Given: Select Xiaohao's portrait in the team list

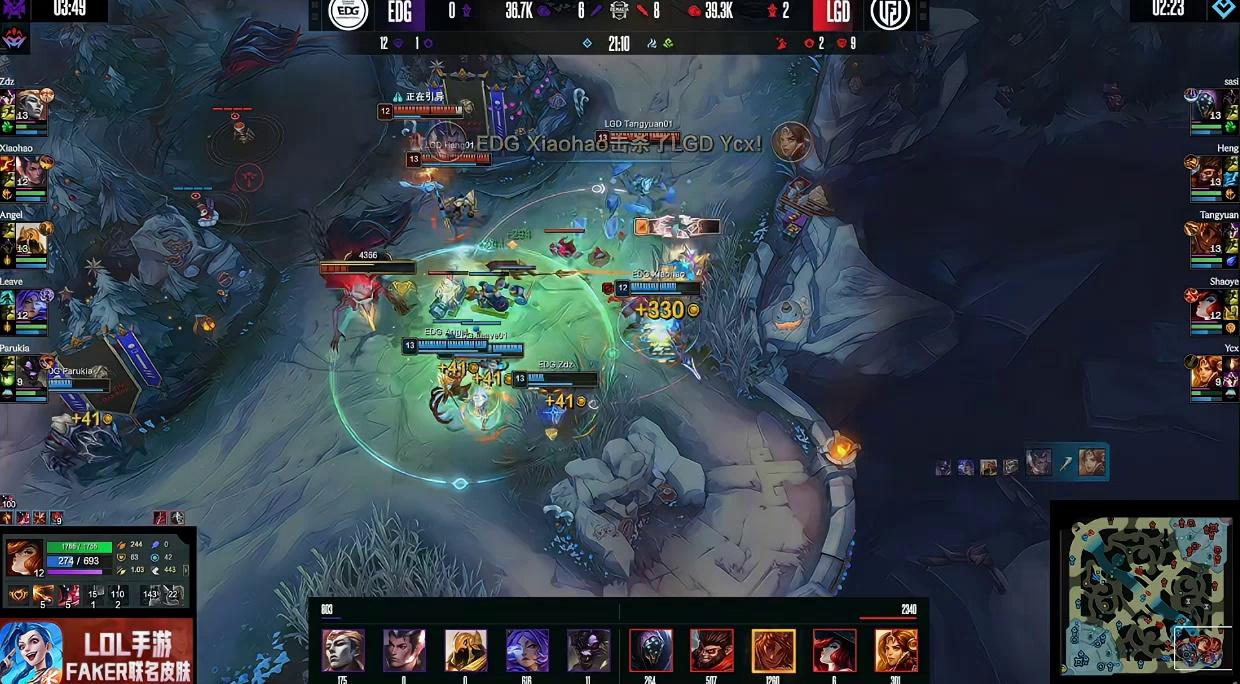Looking at the screenshot, I should point(30,171).
